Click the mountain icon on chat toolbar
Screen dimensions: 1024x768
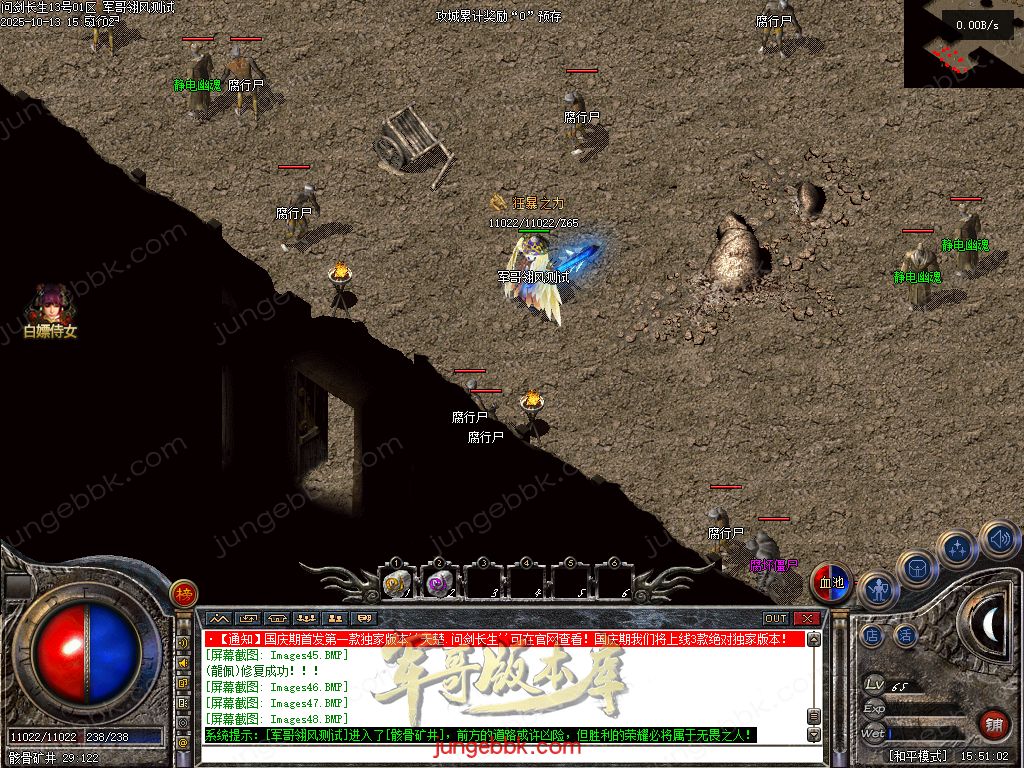point(218,619)
